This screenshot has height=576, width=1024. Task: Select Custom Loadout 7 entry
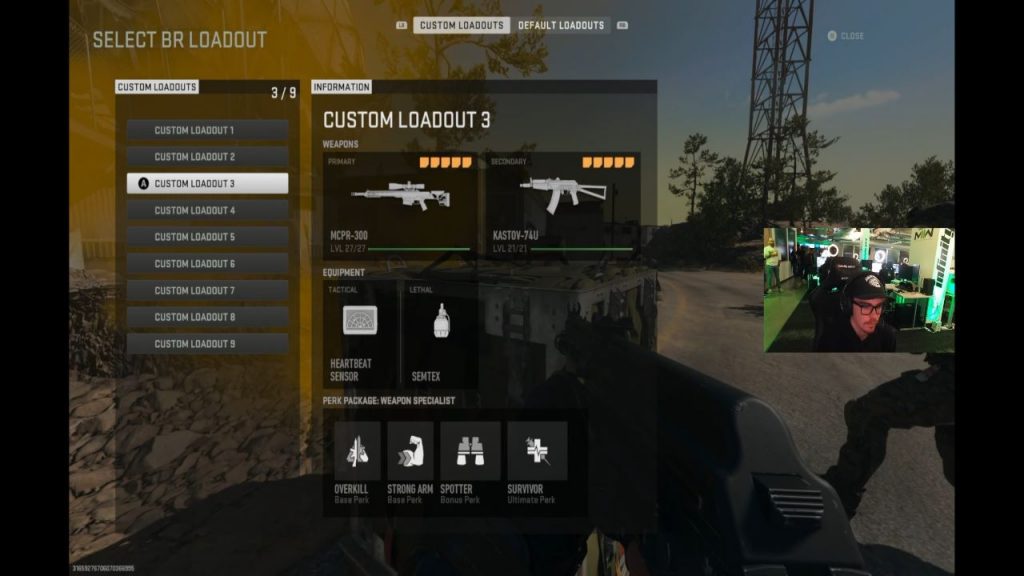[x=207, y=290]
